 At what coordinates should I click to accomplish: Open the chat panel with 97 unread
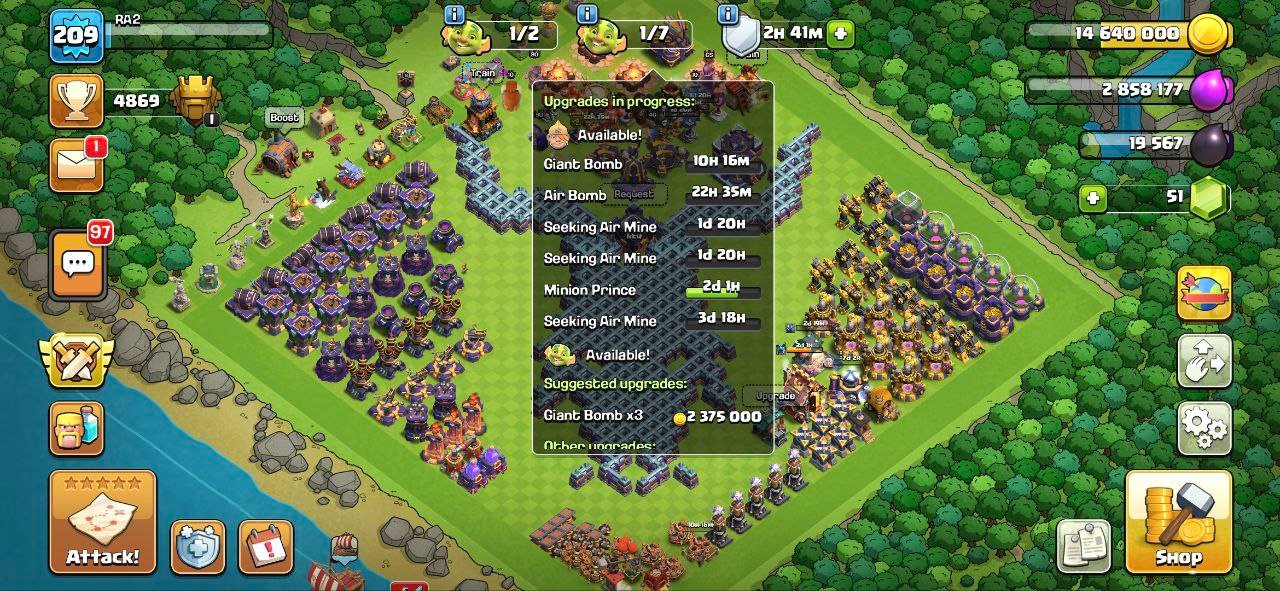(78, 265)
